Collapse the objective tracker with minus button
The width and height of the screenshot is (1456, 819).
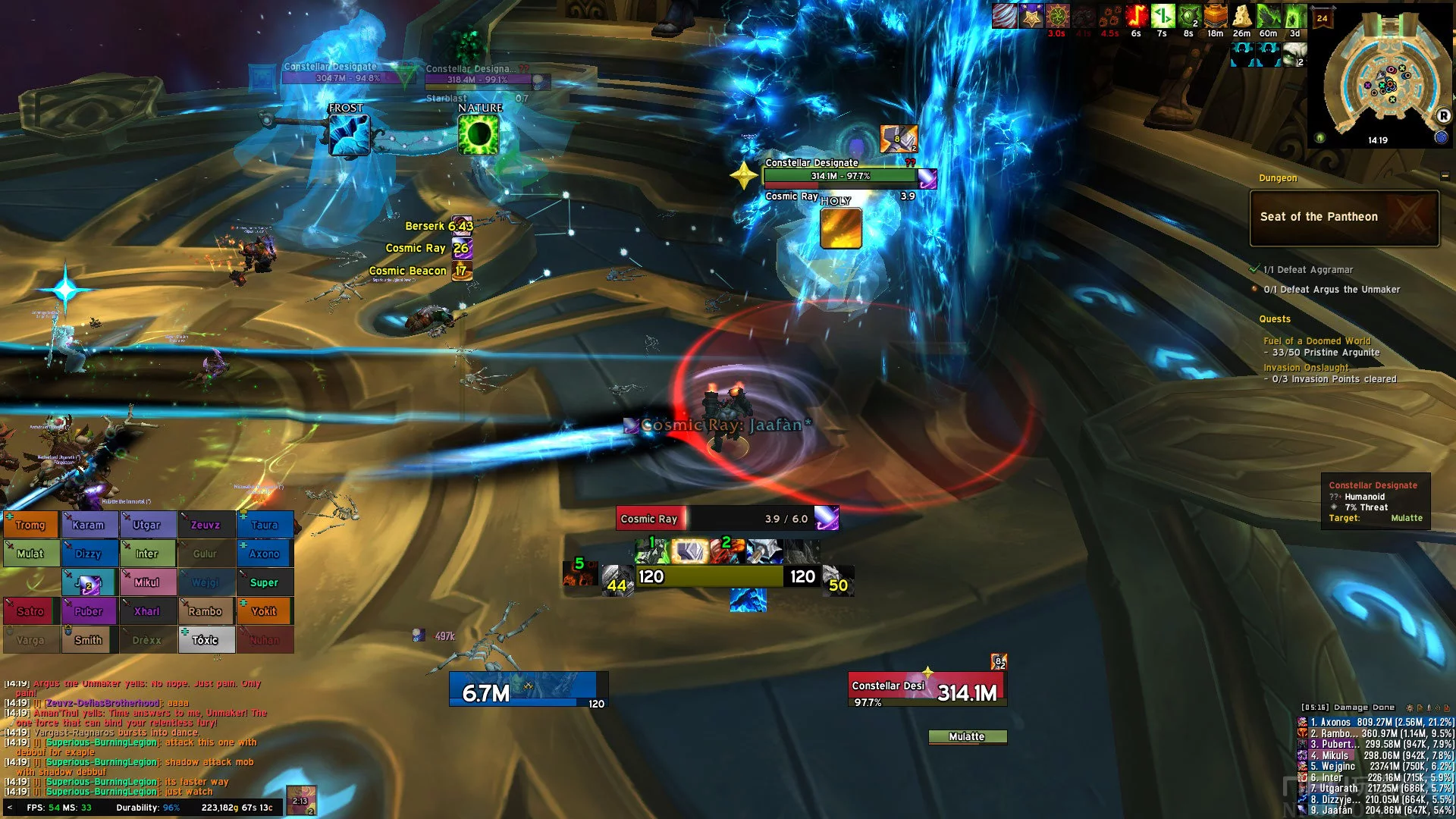1445,177
